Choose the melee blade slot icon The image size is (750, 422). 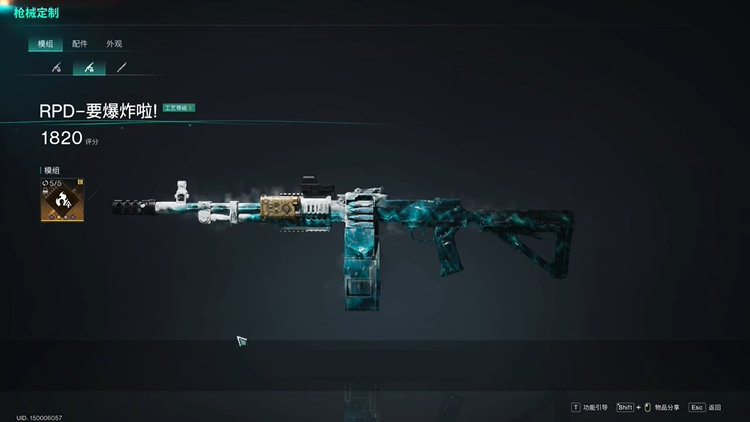tap(121, 68)
